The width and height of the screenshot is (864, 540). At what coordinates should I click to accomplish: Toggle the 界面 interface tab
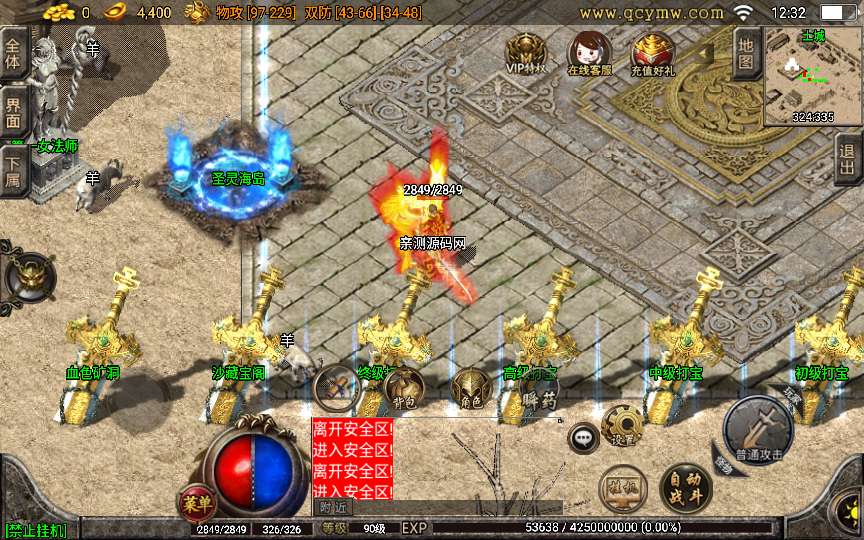(x=13, y=110)
